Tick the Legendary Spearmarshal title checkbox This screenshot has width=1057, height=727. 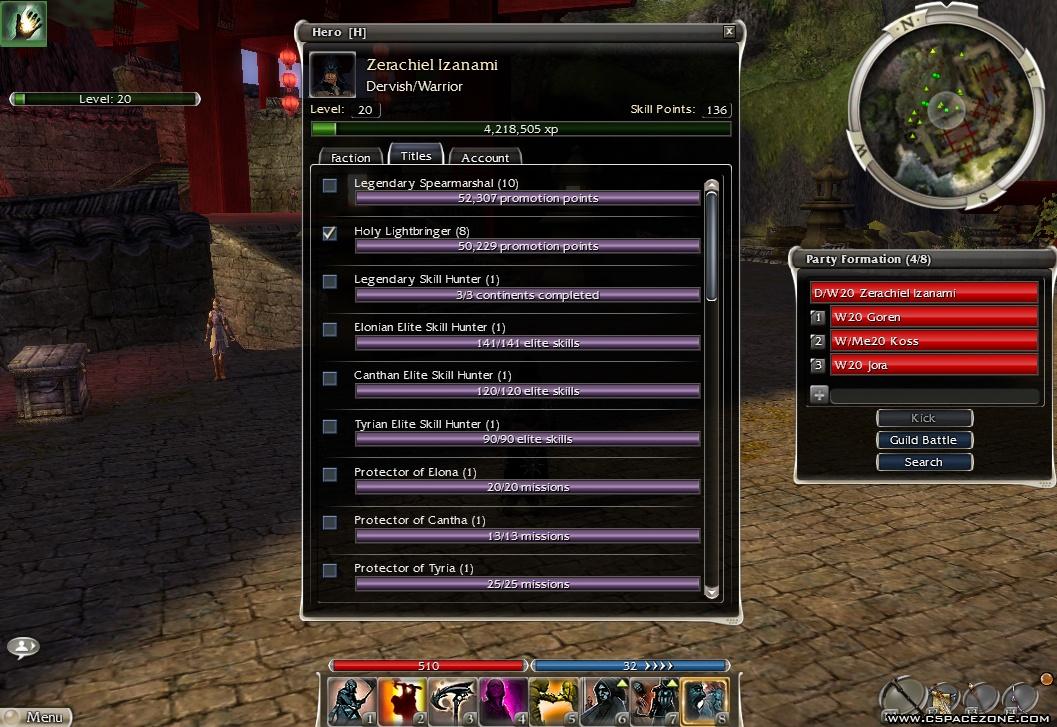click(x=330, y=185)
